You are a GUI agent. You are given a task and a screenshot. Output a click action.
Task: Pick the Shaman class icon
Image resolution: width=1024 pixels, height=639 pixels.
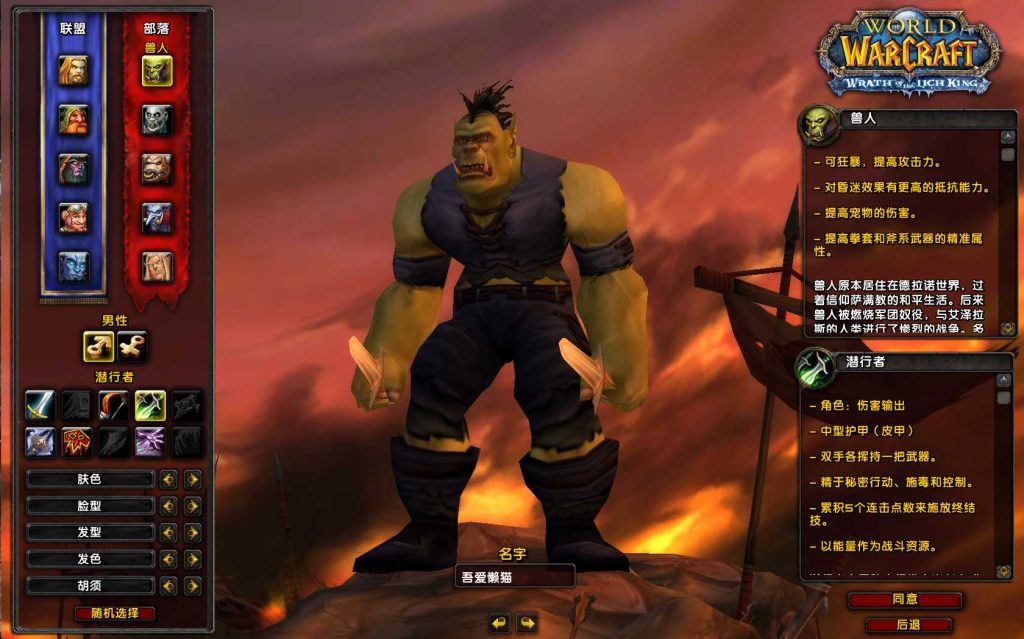pos(77,441)
